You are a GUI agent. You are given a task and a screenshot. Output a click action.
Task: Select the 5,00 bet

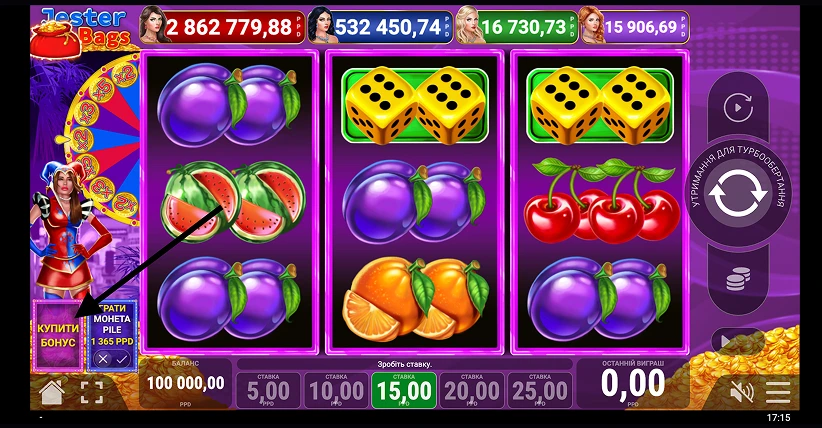click(268, 390)
